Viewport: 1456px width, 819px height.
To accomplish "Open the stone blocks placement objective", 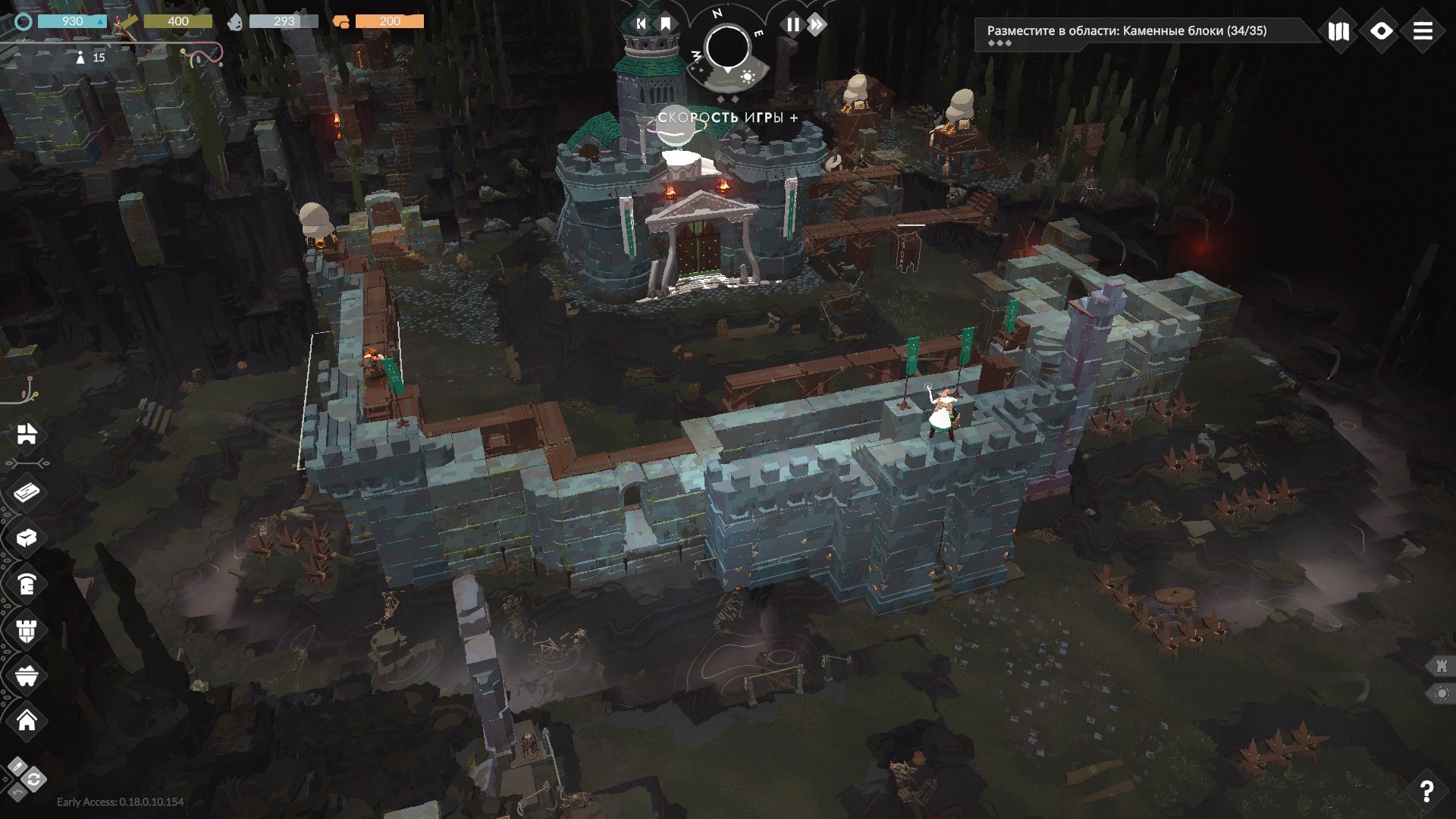I will [1126, 31].
